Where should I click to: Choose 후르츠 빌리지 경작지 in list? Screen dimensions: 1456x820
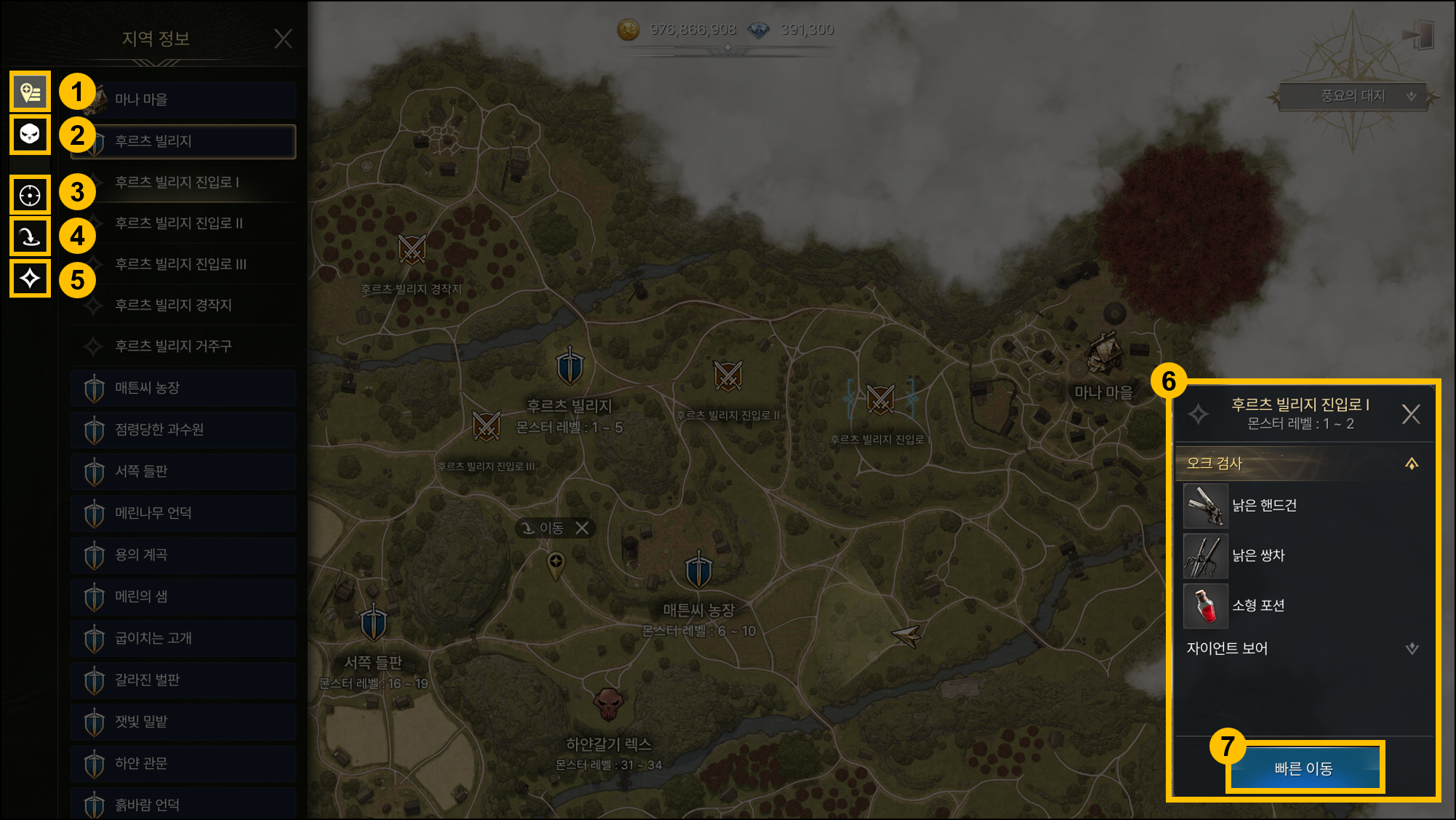[x=183, y=305]
